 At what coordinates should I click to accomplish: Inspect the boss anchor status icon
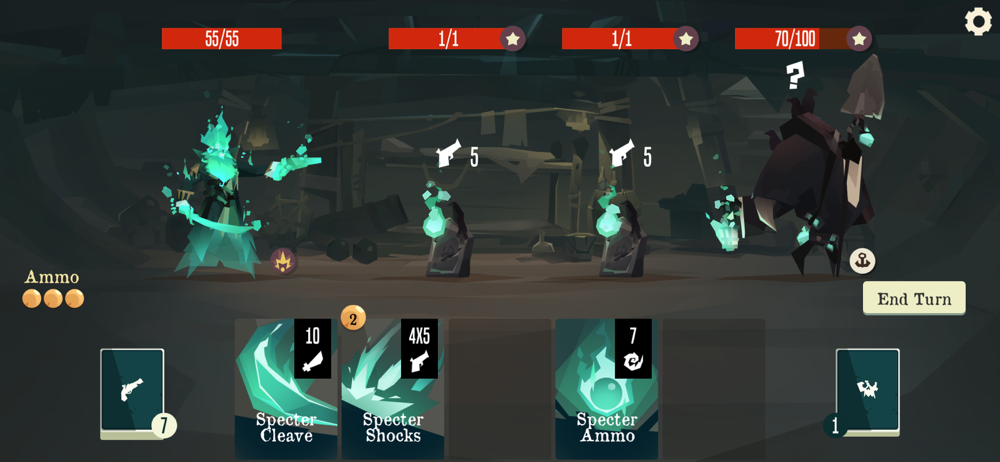click(862, 261)
